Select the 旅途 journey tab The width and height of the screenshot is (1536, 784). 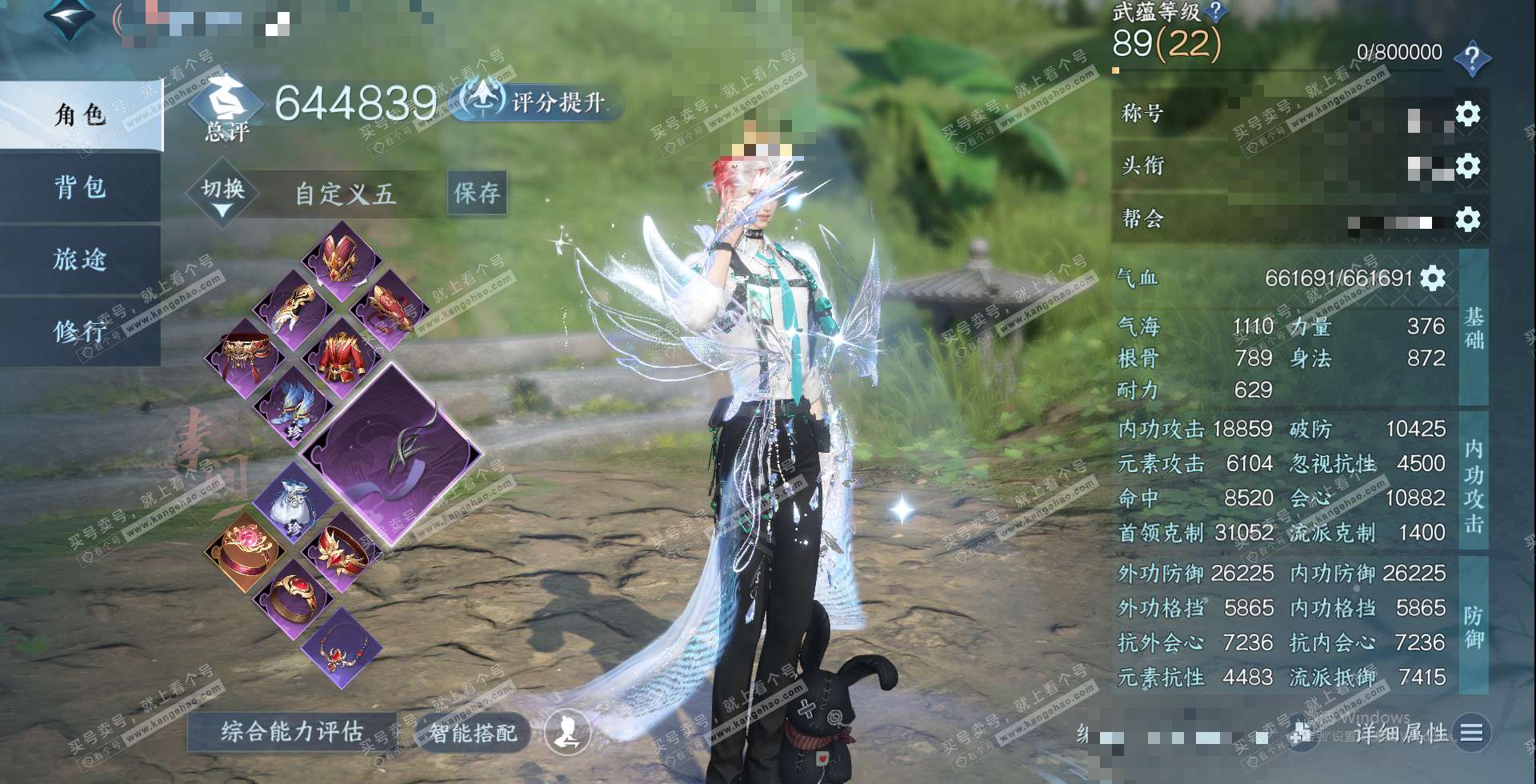[80, 259]
